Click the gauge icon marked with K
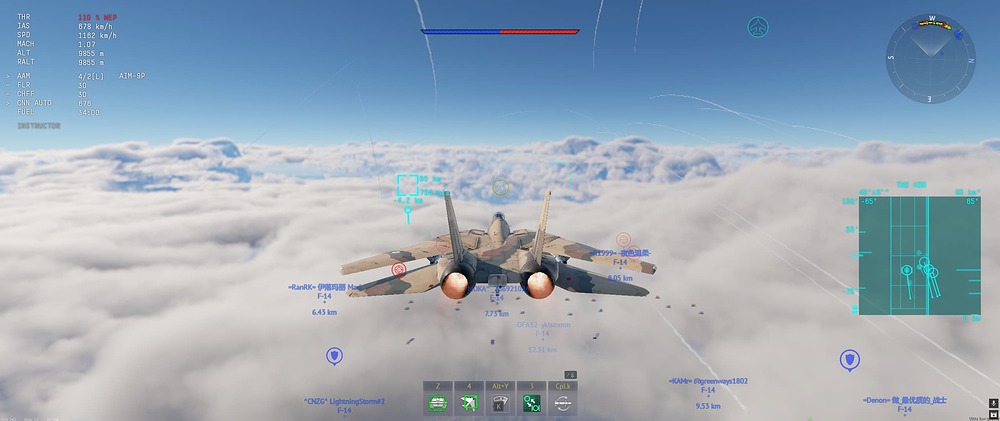This screenshot has width=1000, height=421. tap(500, 403)
